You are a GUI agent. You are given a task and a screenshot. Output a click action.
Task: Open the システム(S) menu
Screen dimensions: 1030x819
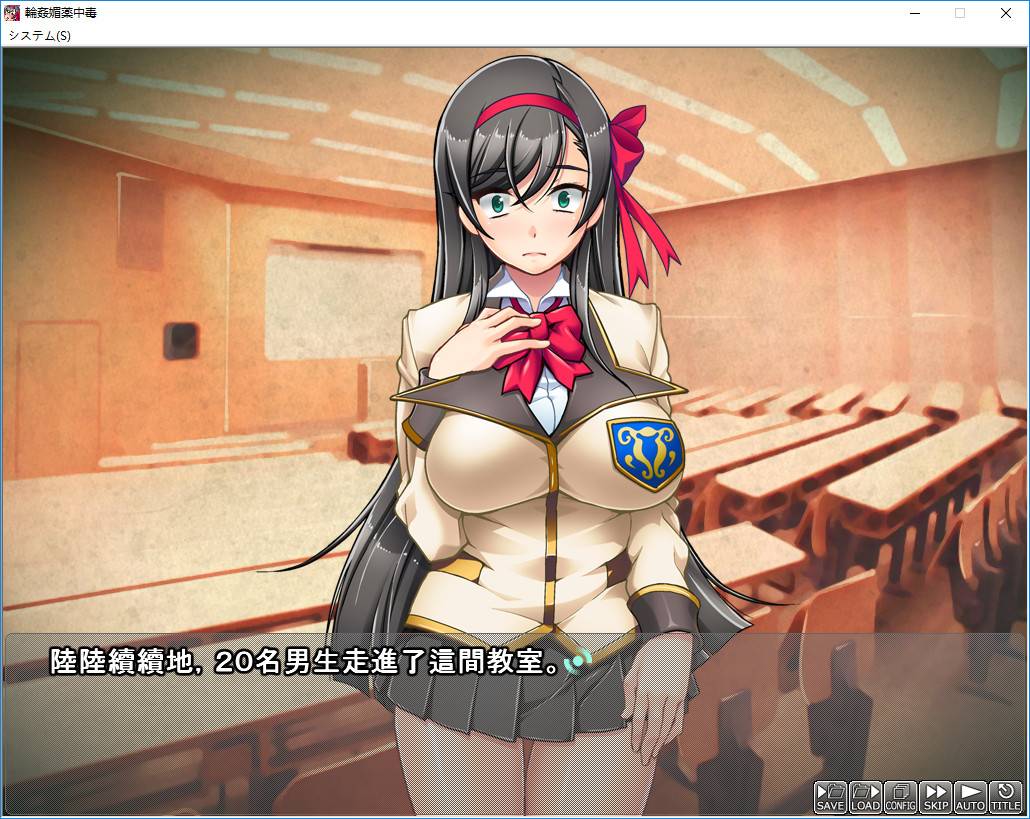pos(40,35)
